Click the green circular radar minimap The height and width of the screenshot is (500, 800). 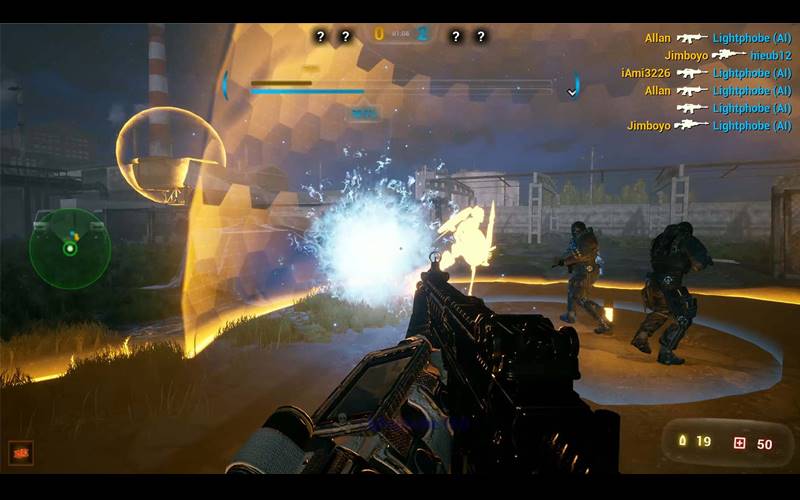tap(69, 249)
